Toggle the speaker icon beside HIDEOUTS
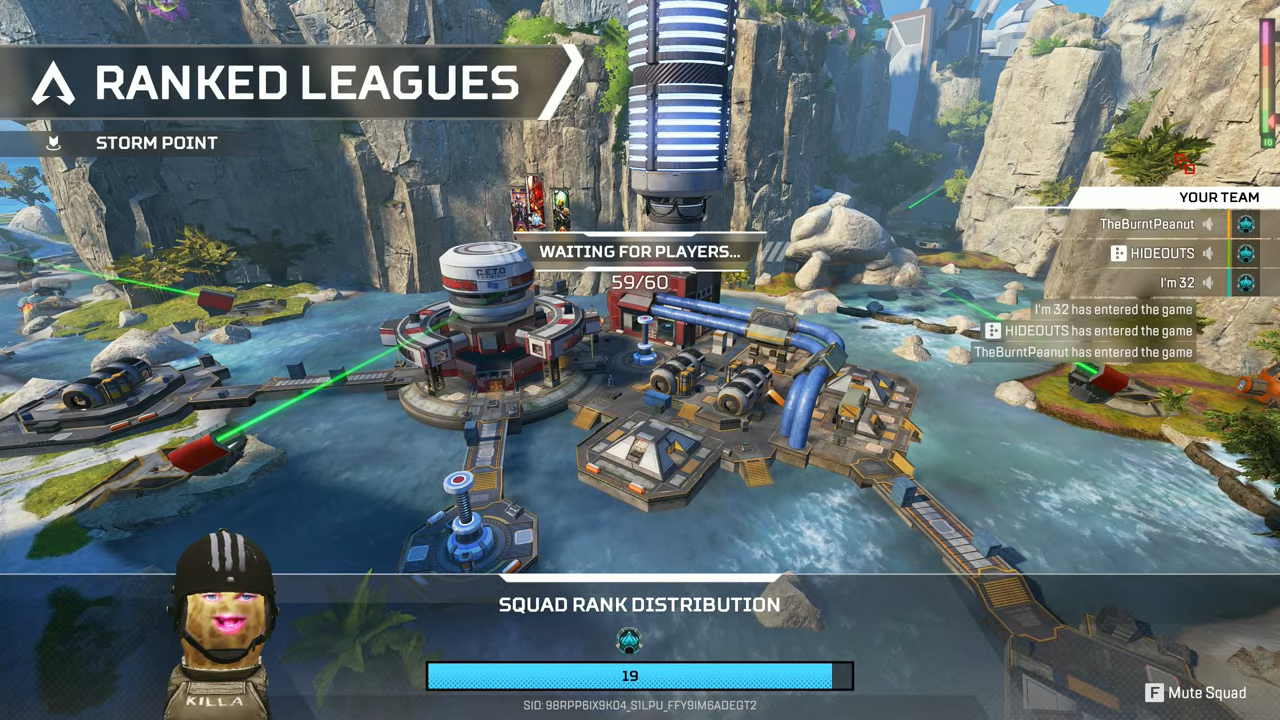Image resolution: width=1280 pixels, height=720 pixels. (1208, 254)
